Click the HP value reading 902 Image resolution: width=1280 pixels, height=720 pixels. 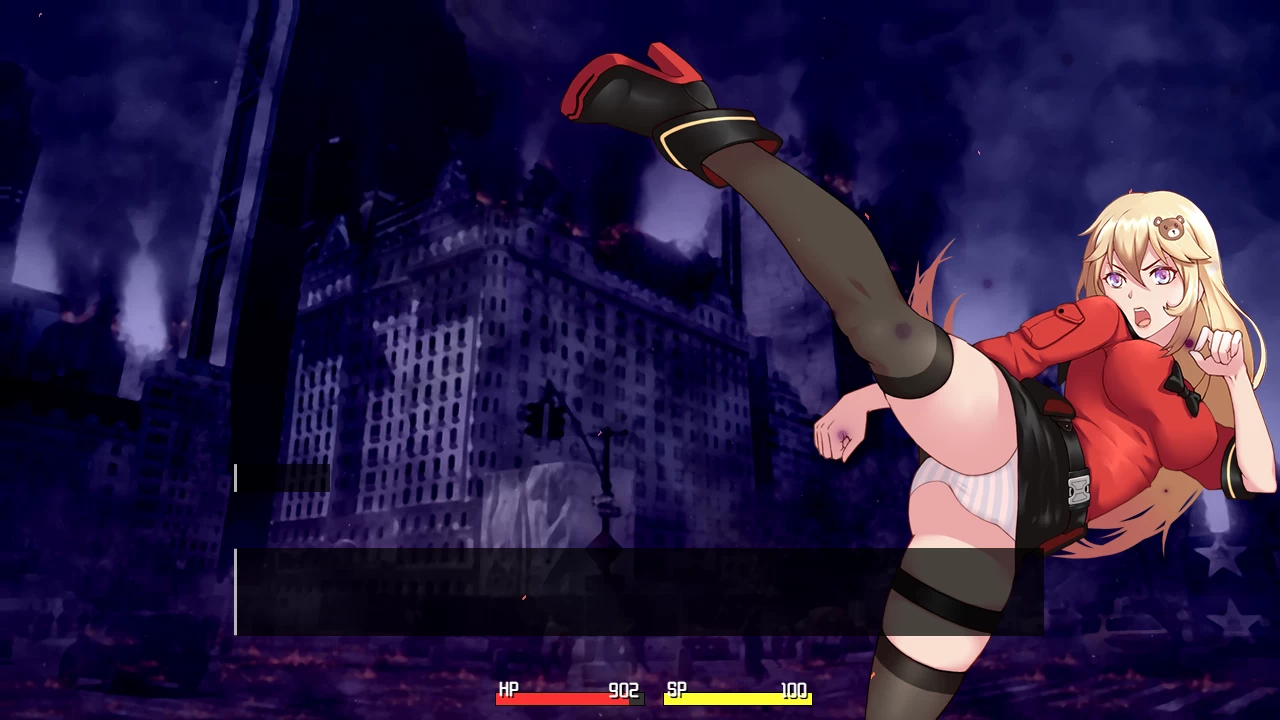point(622,690)
